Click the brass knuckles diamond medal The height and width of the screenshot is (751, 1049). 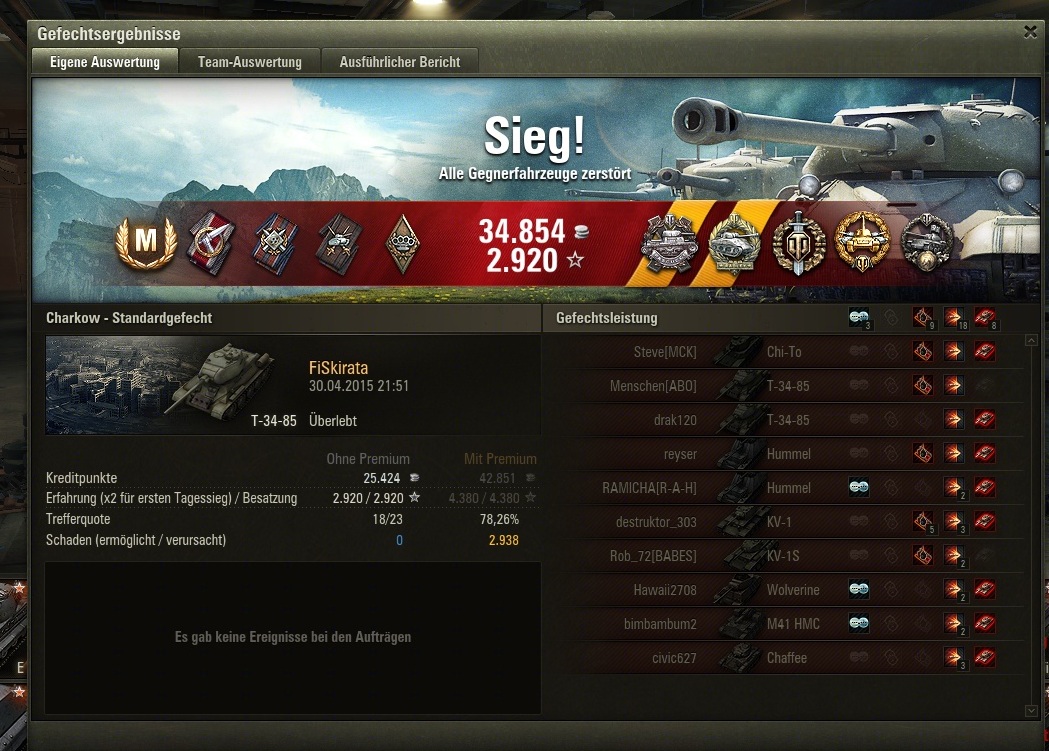tap(402, 244)
